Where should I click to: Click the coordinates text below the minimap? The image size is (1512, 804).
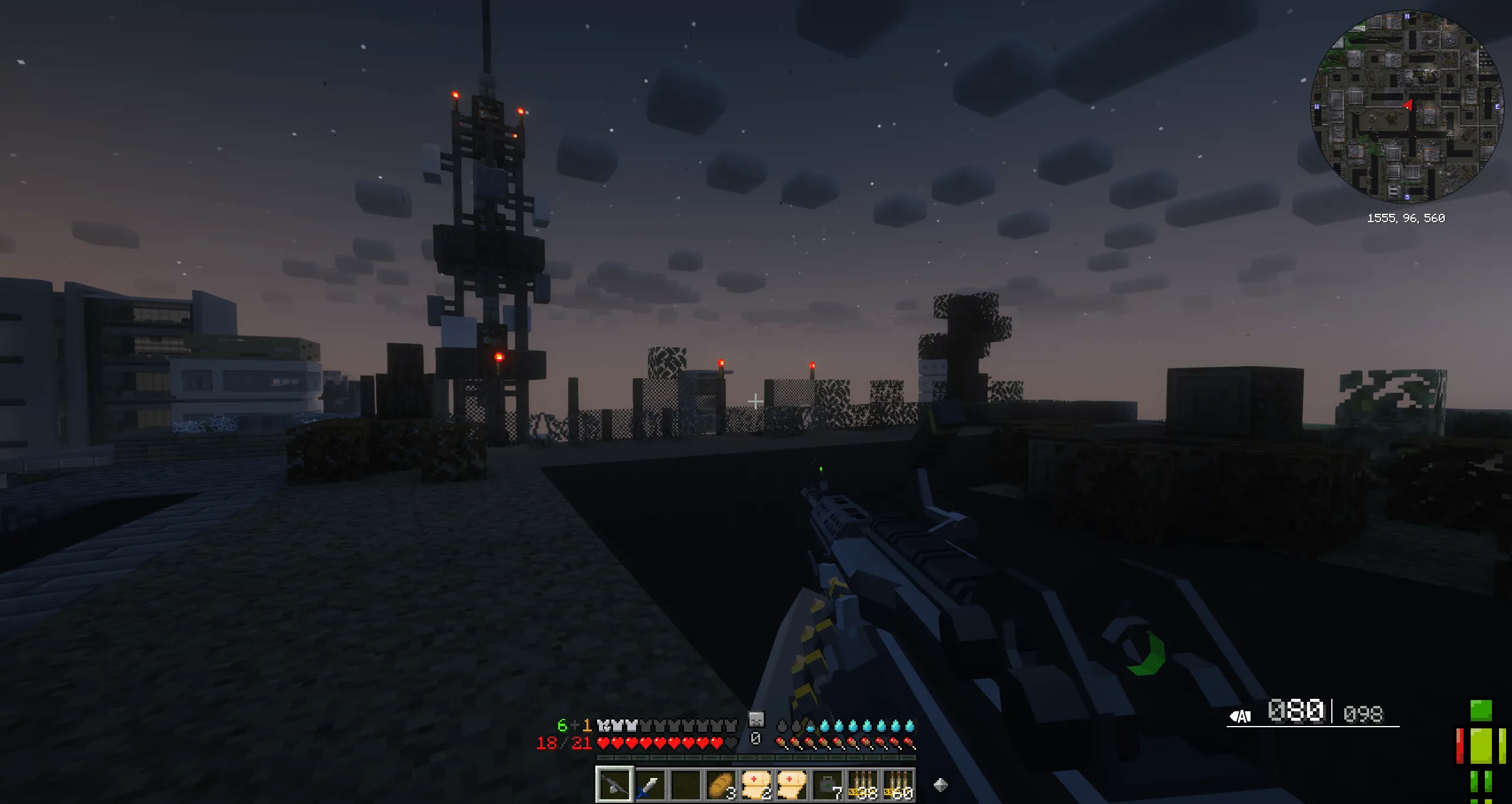click(x=1406, y=219)
